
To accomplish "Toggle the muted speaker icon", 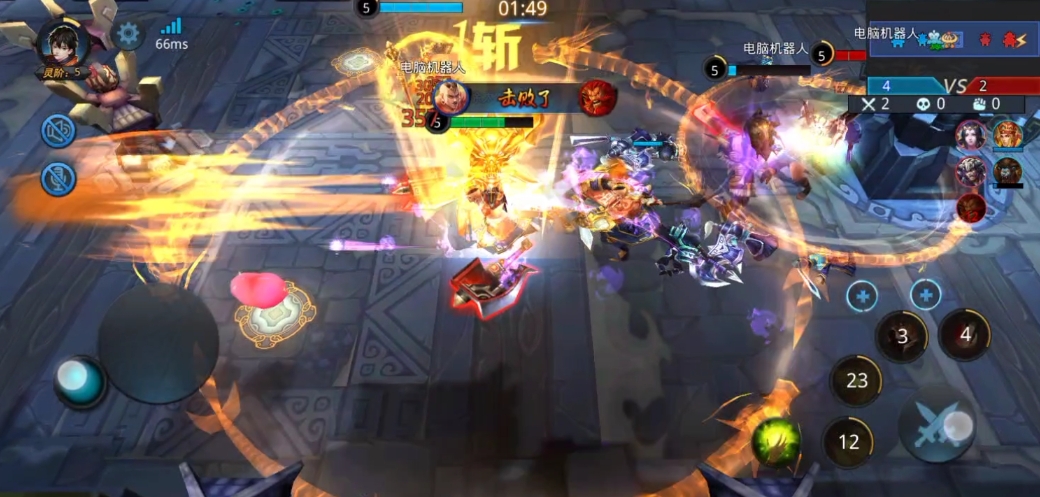I will (x=58, y=130).
